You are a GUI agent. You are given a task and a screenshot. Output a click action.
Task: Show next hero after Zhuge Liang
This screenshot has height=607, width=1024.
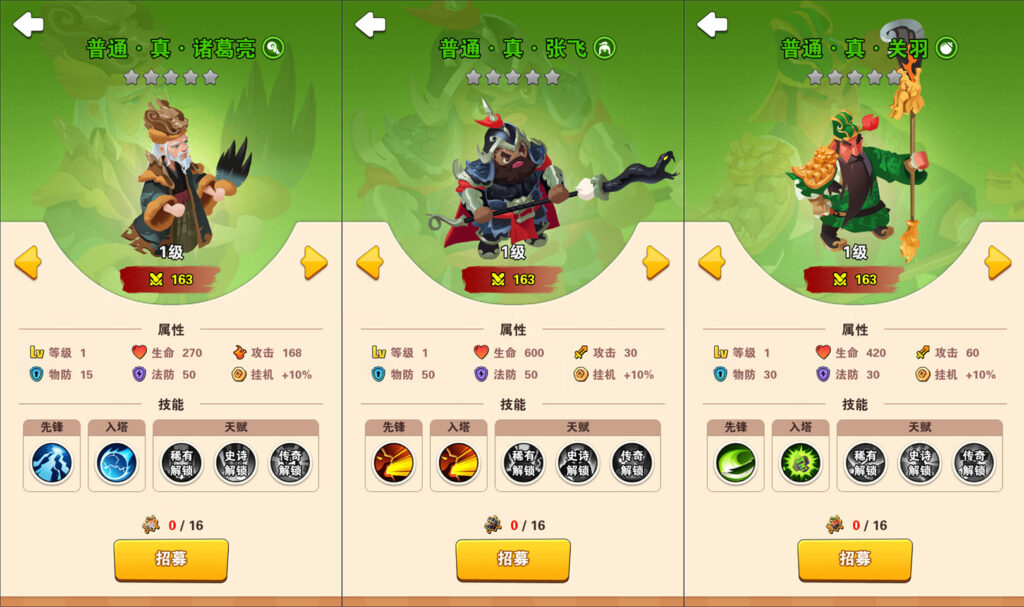[x=314, y=262]
